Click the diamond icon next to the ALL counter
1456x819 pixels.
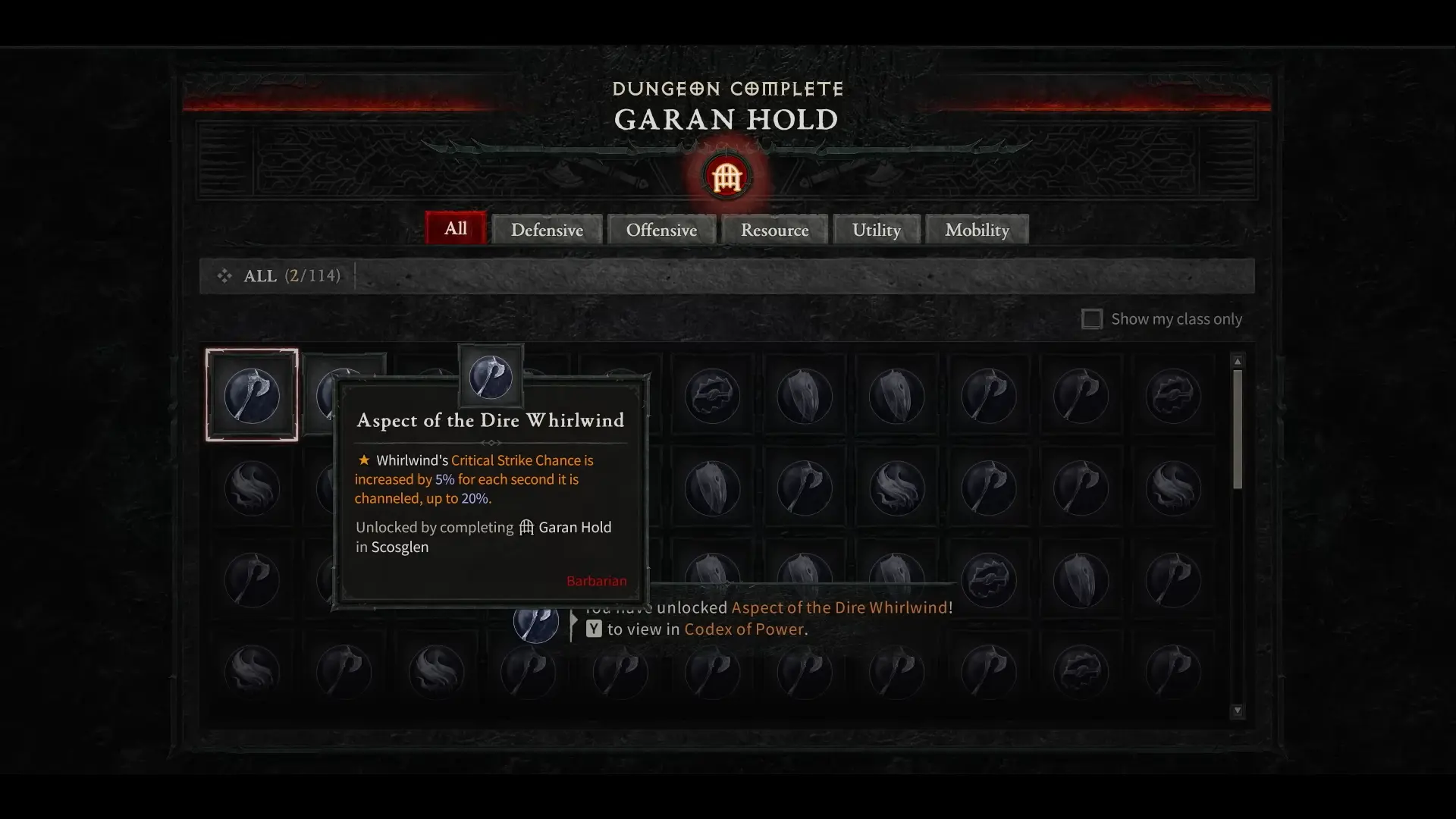coord(224,275)
